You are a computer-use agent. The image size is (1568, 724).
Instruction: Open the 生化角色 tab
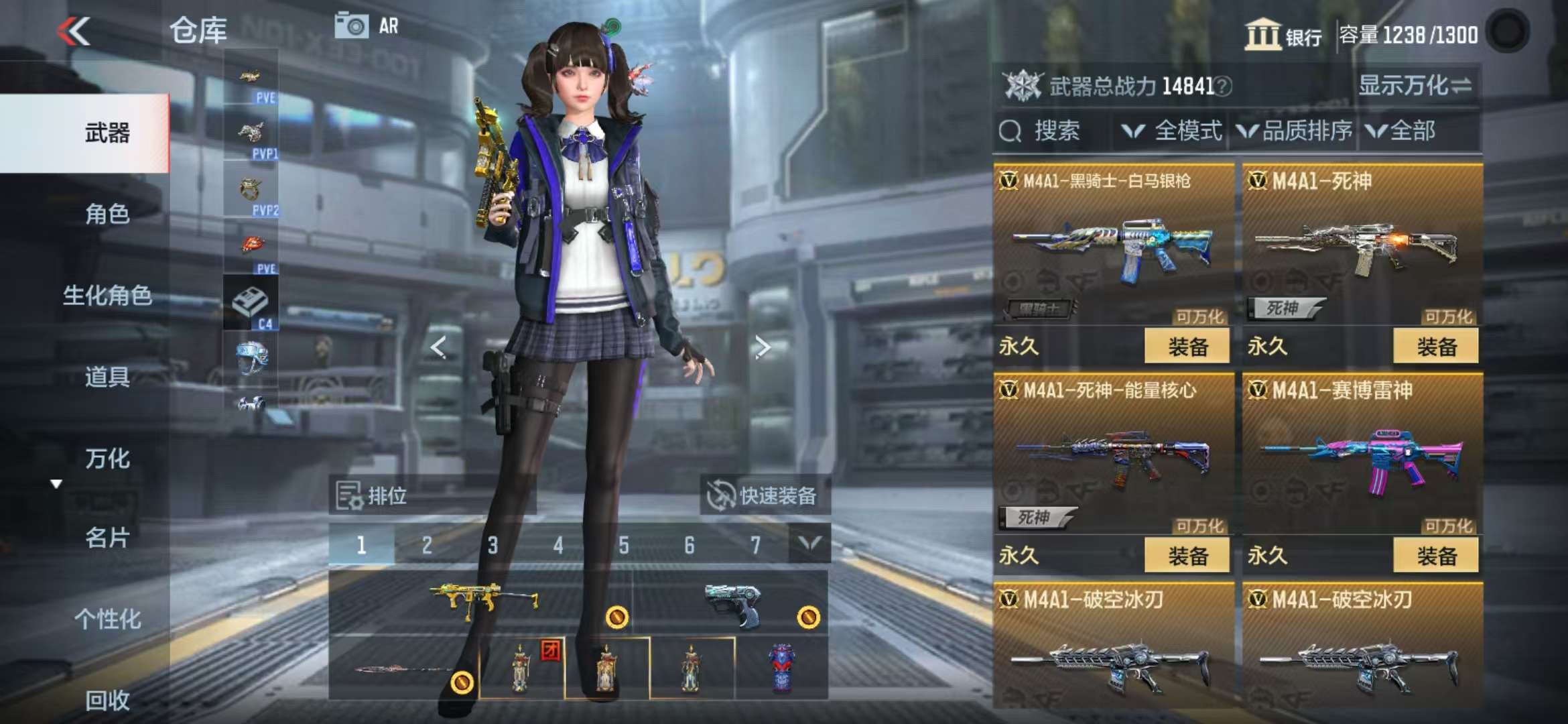tap(107, 296)
